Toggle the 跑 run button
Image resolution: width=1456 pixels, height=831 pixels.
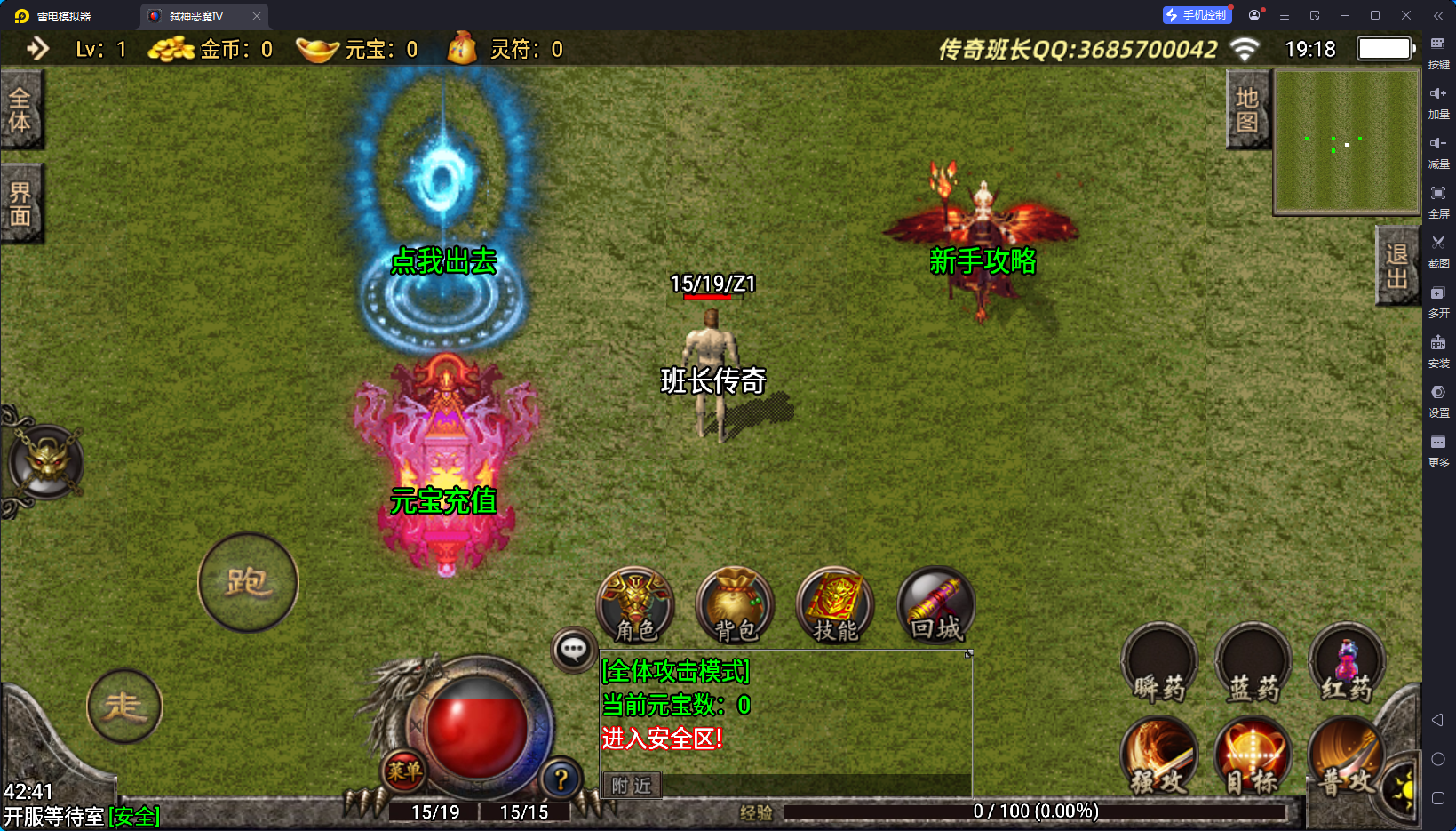[x=248, y=582]
